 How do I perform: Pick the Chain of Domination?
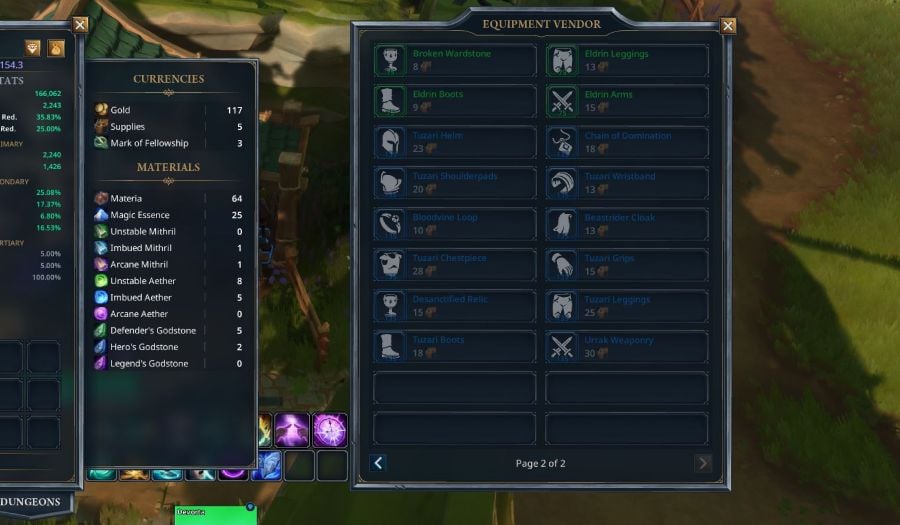click(x=627, y=142)
